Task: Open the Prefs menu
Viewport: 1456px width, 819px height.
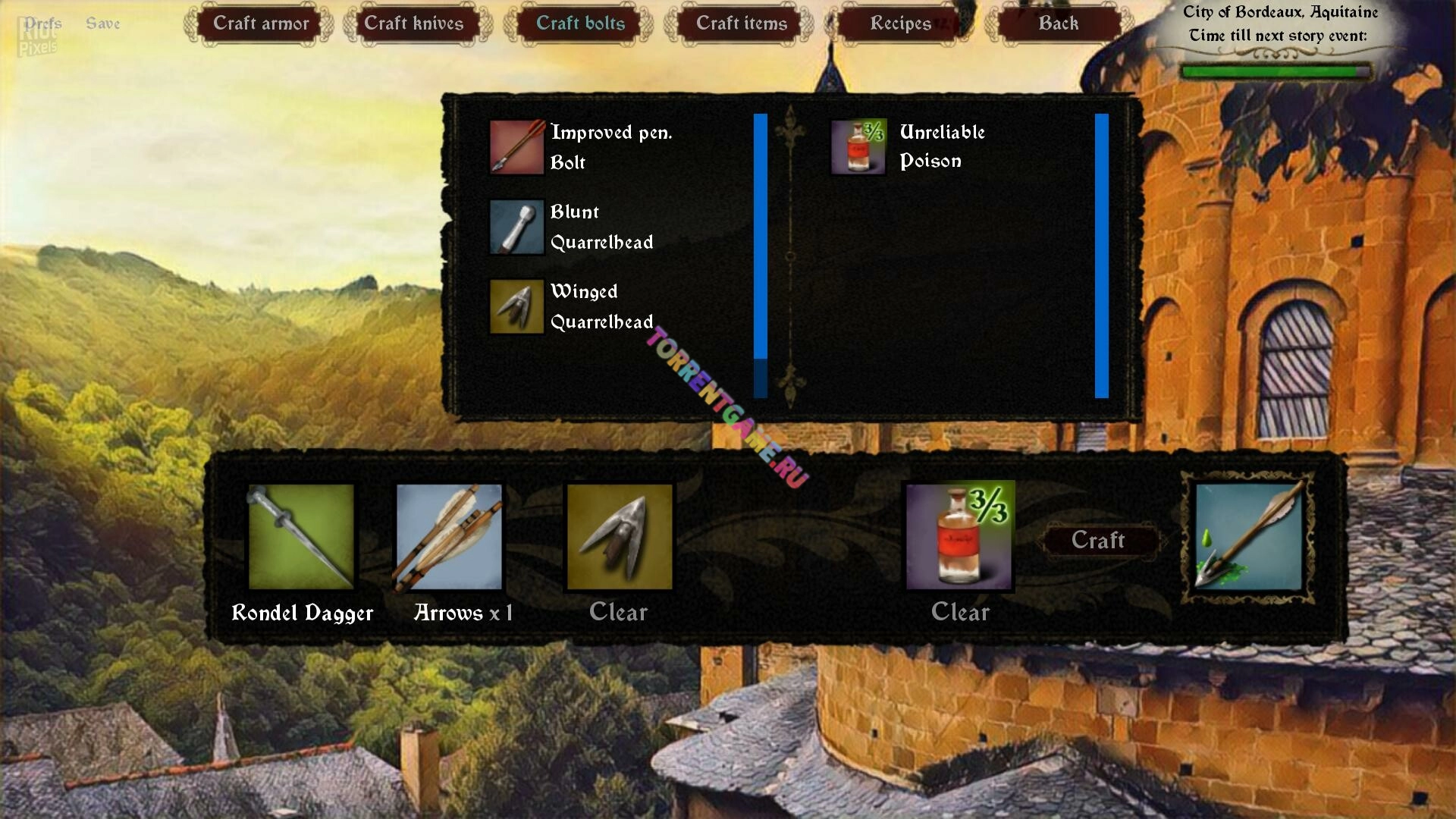Action: 42,24
